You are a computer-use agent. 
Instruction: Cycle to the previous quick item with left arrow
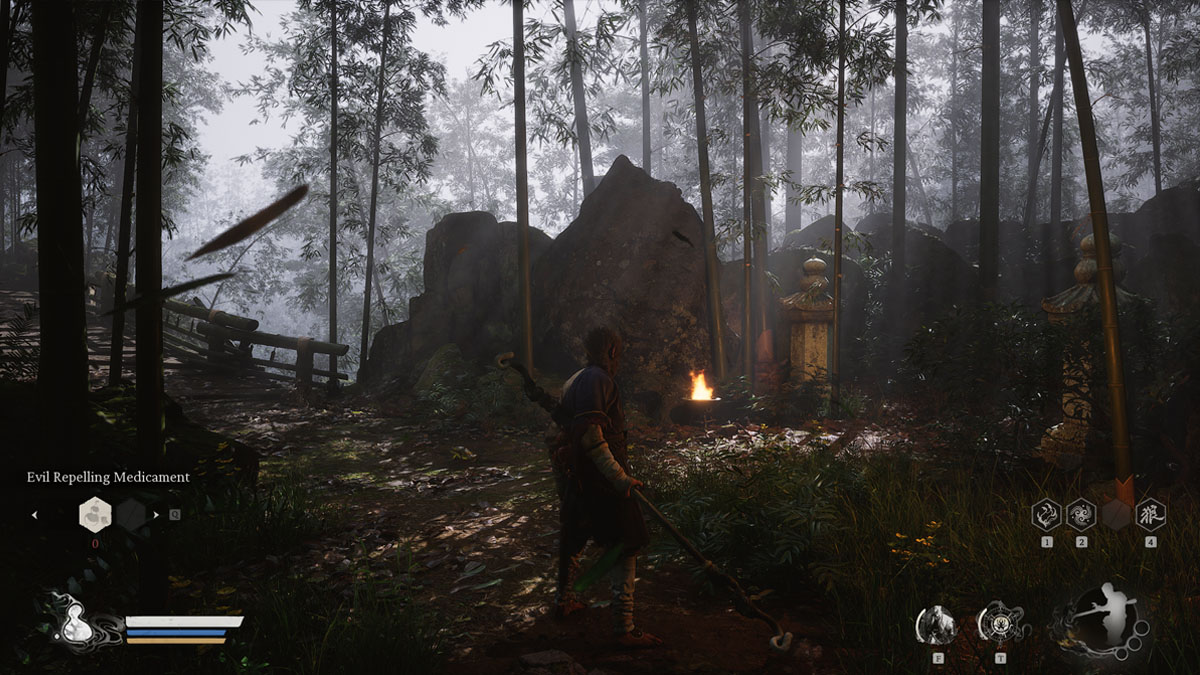(35, 515)
